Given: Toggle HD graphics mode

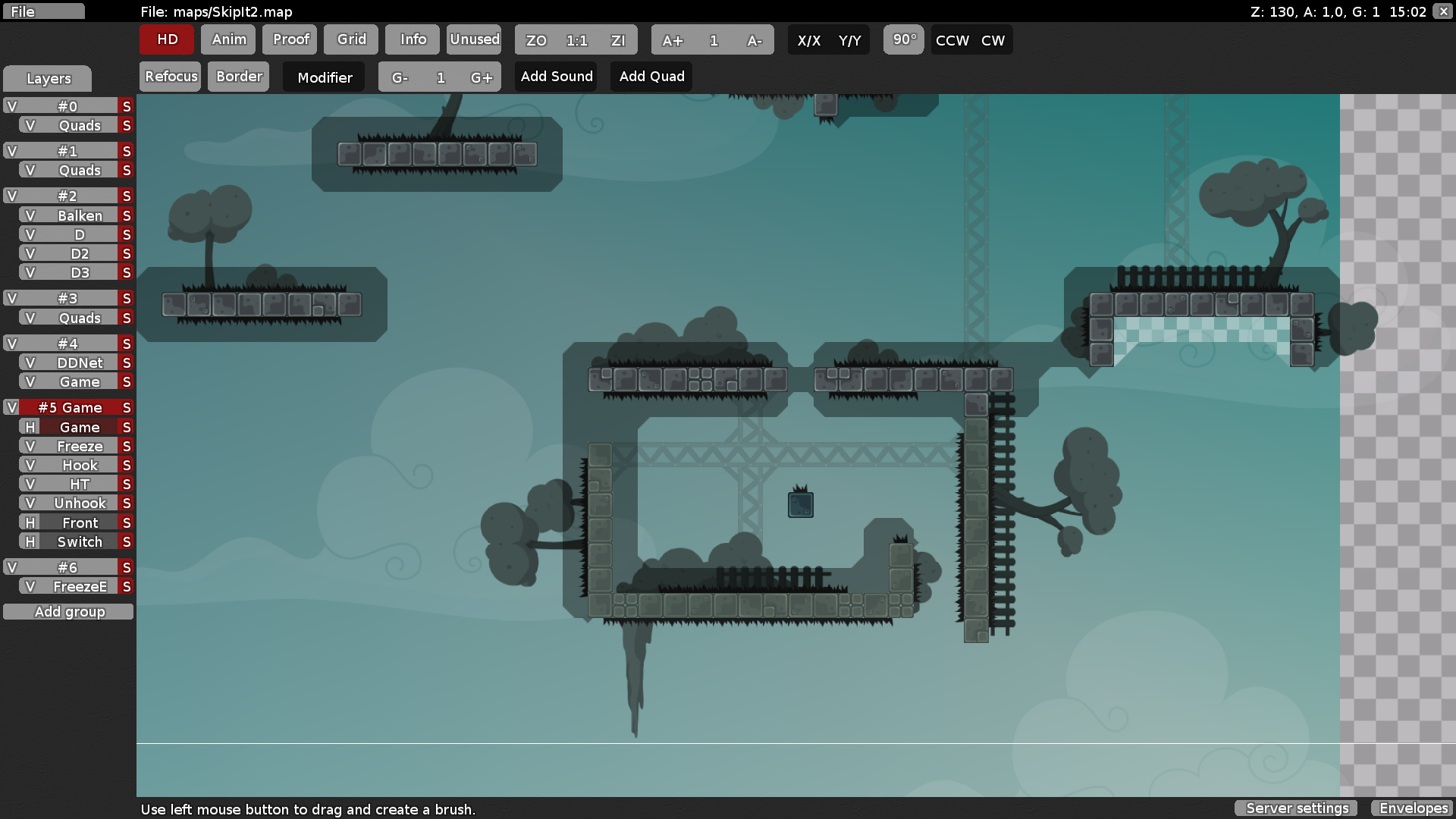Looking at the screenshot, I should pyautogui.click(x=166, y=39).
